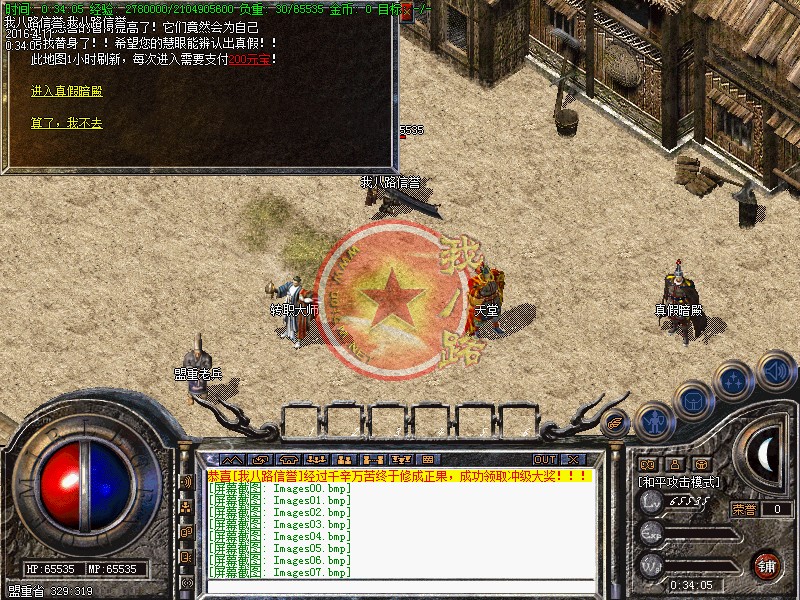Choose the 进入真假暗殿 dialogue option
The width and height of the screenshot is (800, 600).
[x=66, y=91]
